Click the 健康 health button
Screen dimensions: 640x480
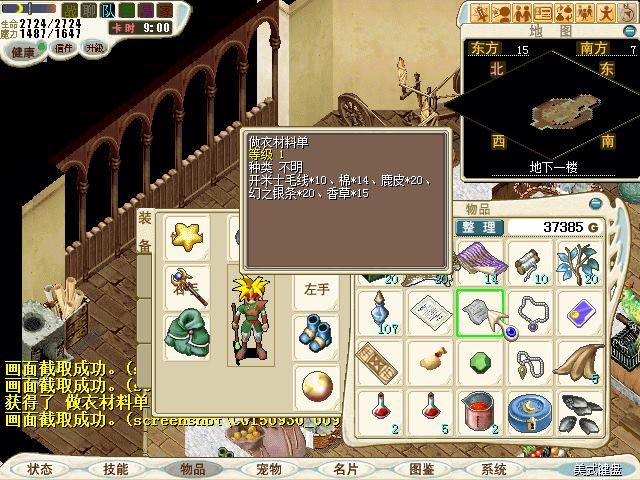[22, 49]
